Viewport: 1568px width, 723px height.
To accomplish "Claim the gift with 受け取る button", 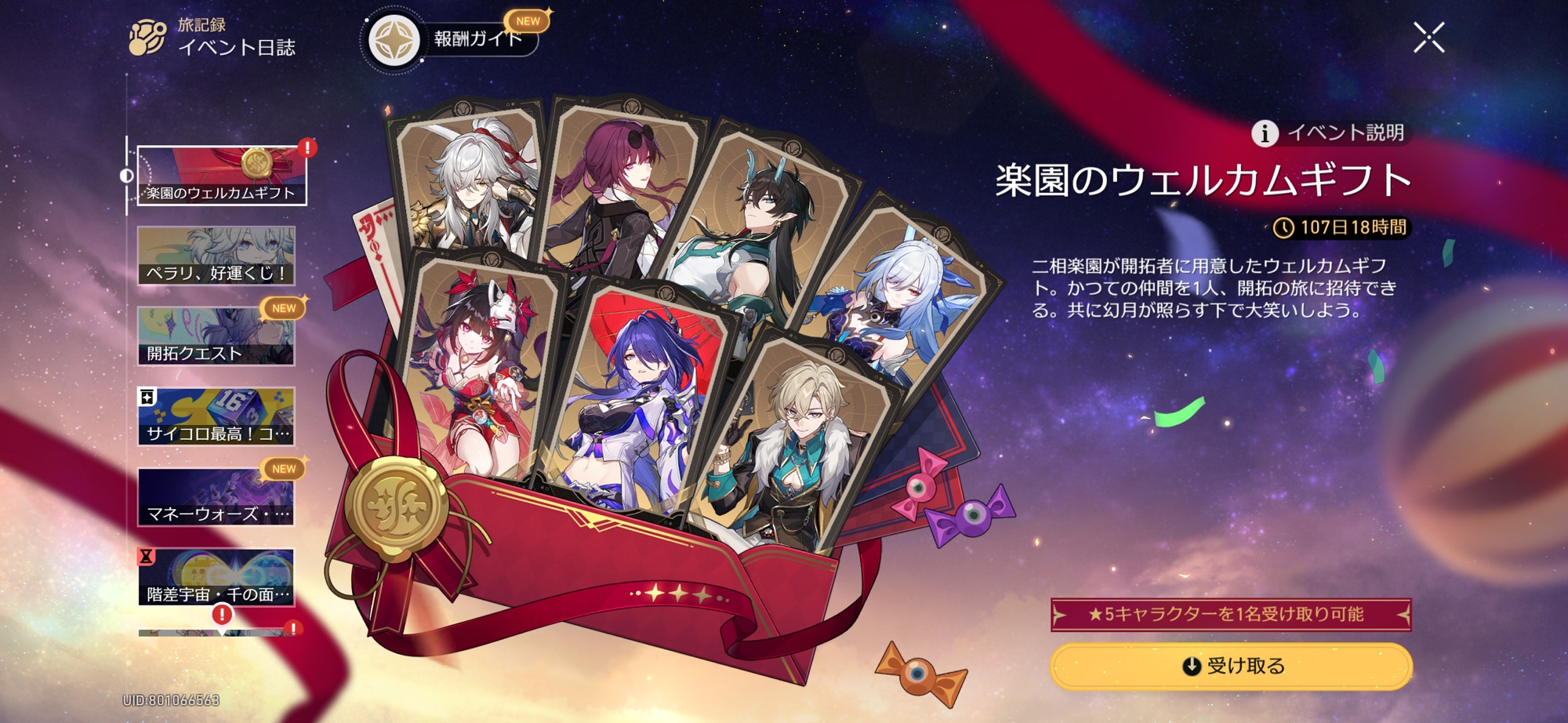I will (x=1231, y=666).
